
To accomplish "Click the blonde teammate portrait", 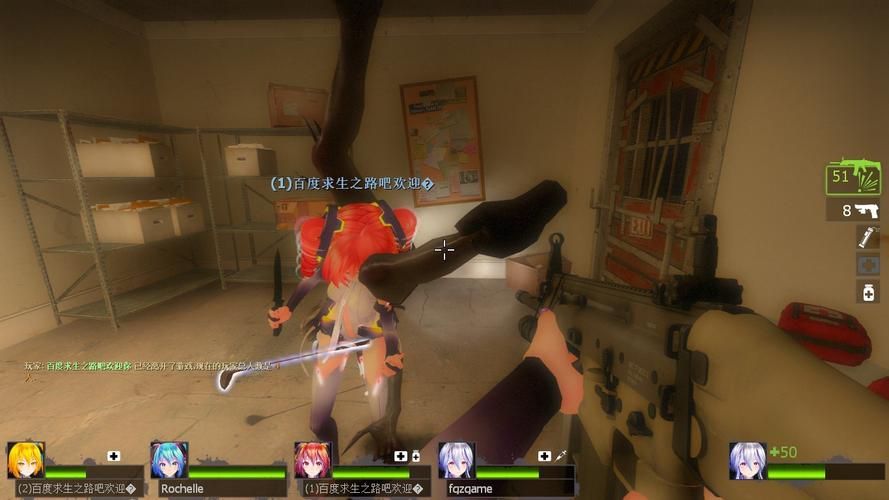I will pyautogui.click(x=25, y=460).
